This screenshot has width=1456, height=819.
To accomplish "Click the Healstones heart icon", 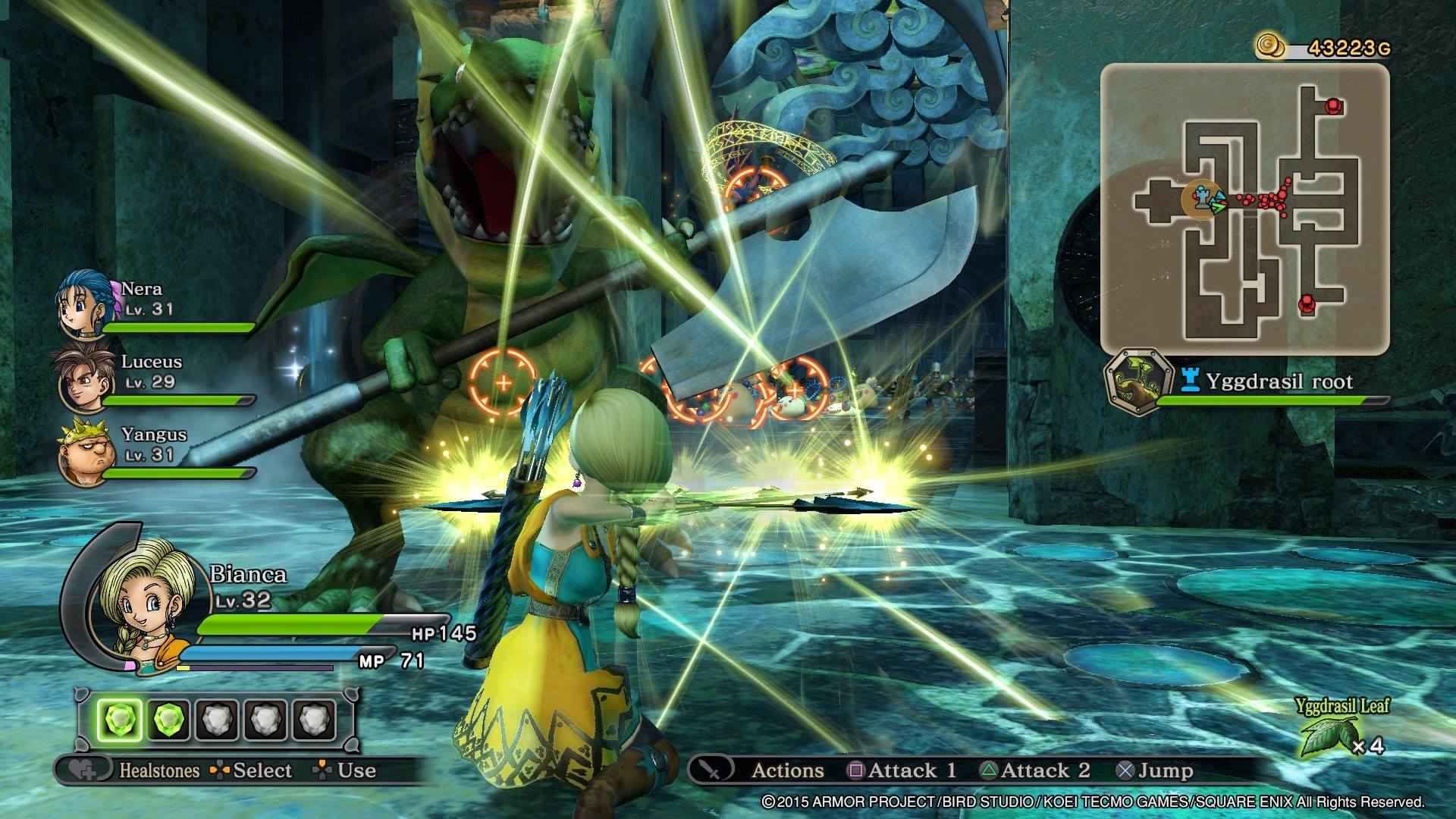I will 82,770.
